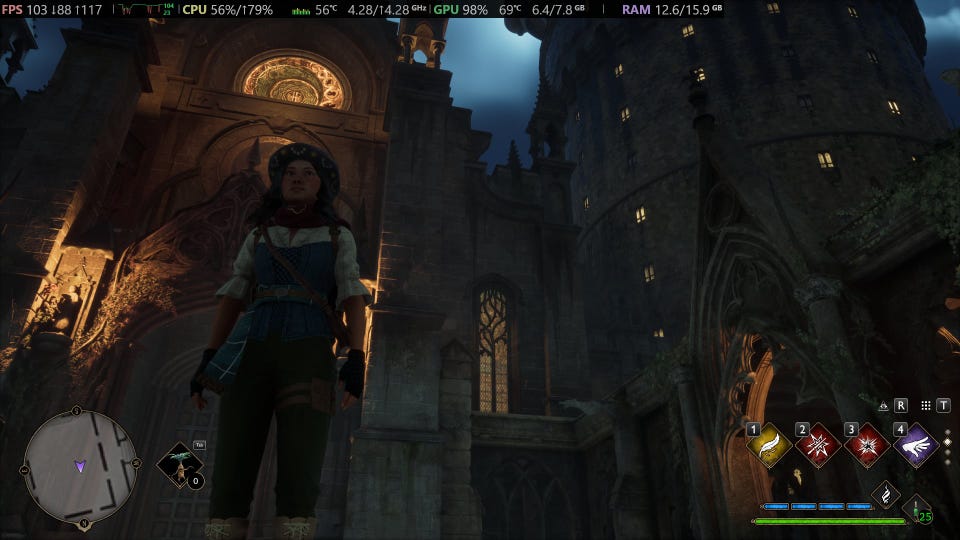Cast the purple winged hand spell
Image resolution: width=960 pixels, height=540 pixels.
(915, 445)
